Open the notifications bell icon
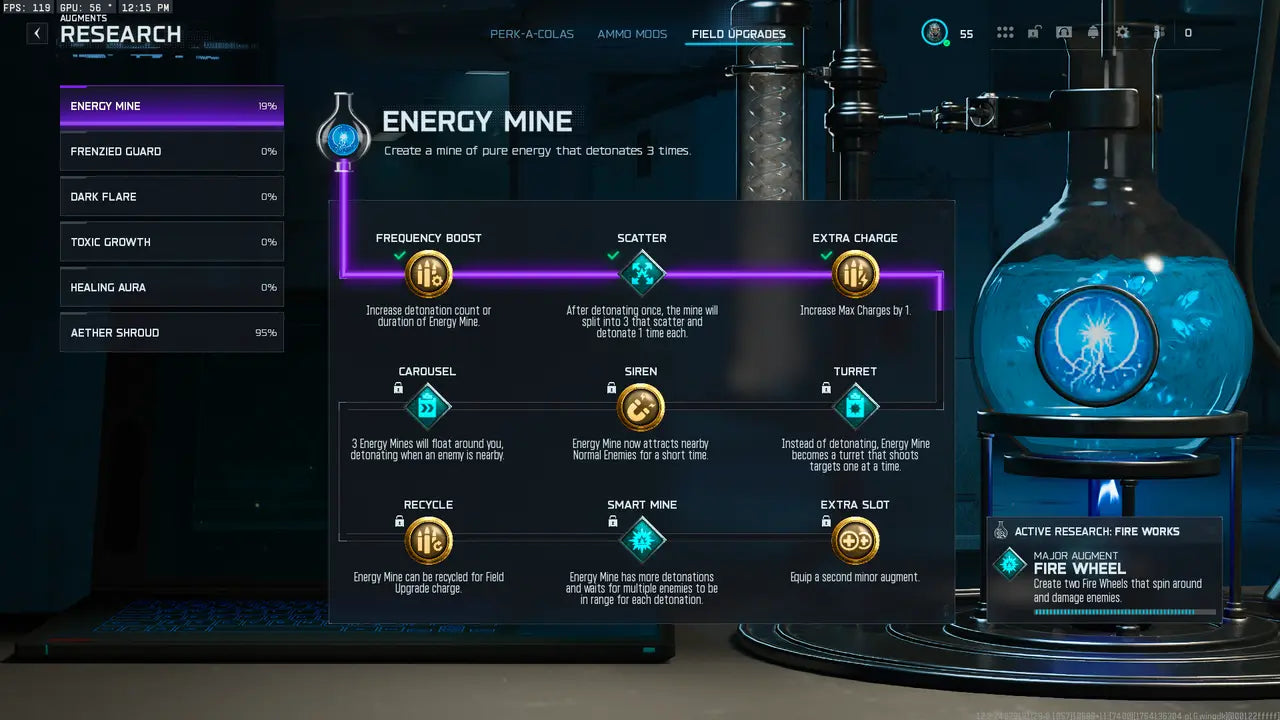Viewport: 1280px width, 720px height. tap(1093, 32)
